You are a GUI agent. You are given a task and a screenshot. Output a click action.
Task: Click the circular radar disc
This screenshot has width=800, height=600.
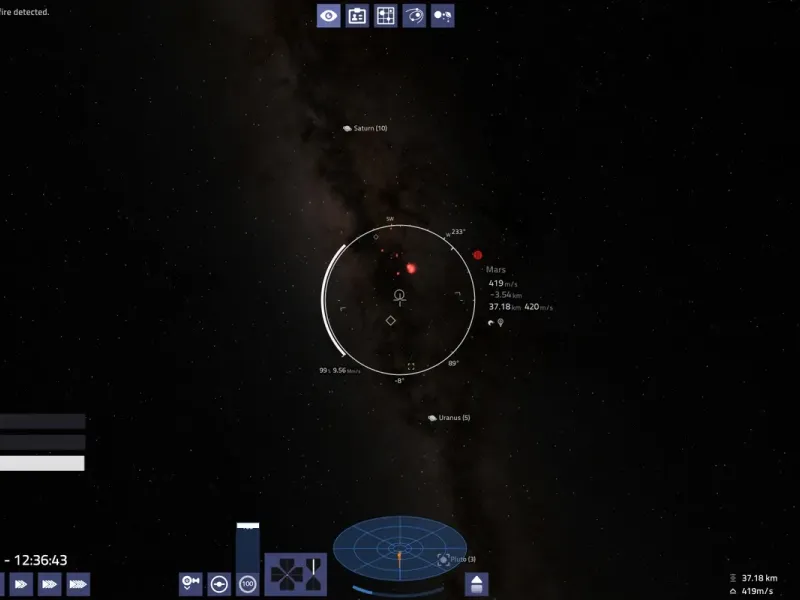(x=399, y=550)
